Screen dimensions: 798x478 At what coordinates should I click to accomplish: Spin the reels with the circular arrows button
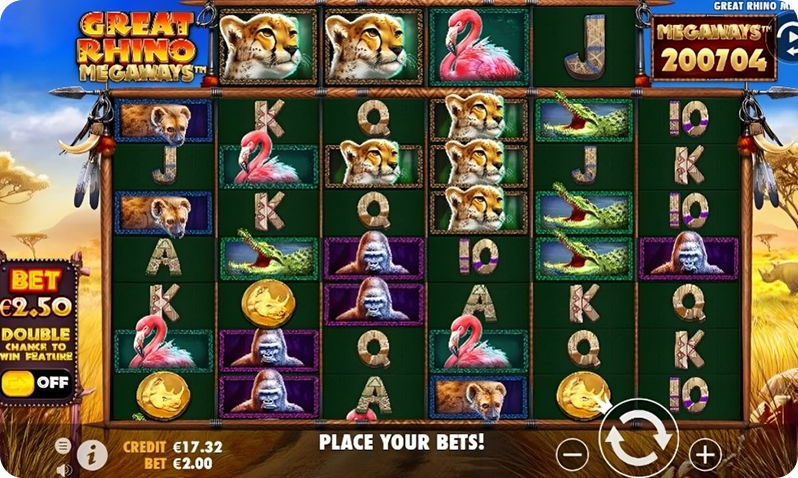[x=639, y=439]
